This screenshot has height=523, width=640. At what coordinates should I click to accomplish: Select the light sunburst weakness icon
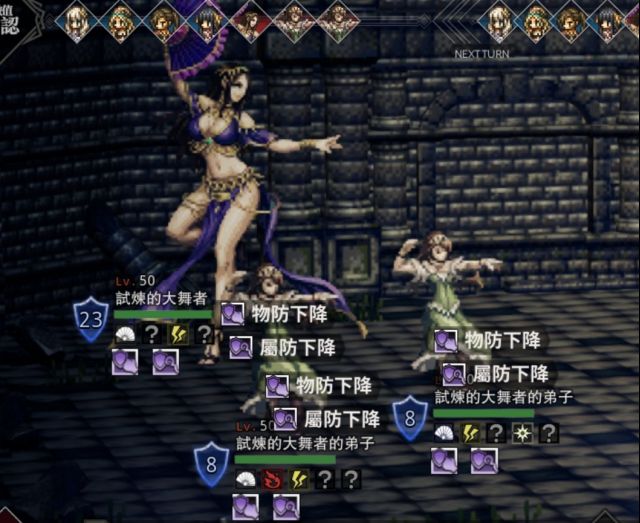click(x=521, y=433)
